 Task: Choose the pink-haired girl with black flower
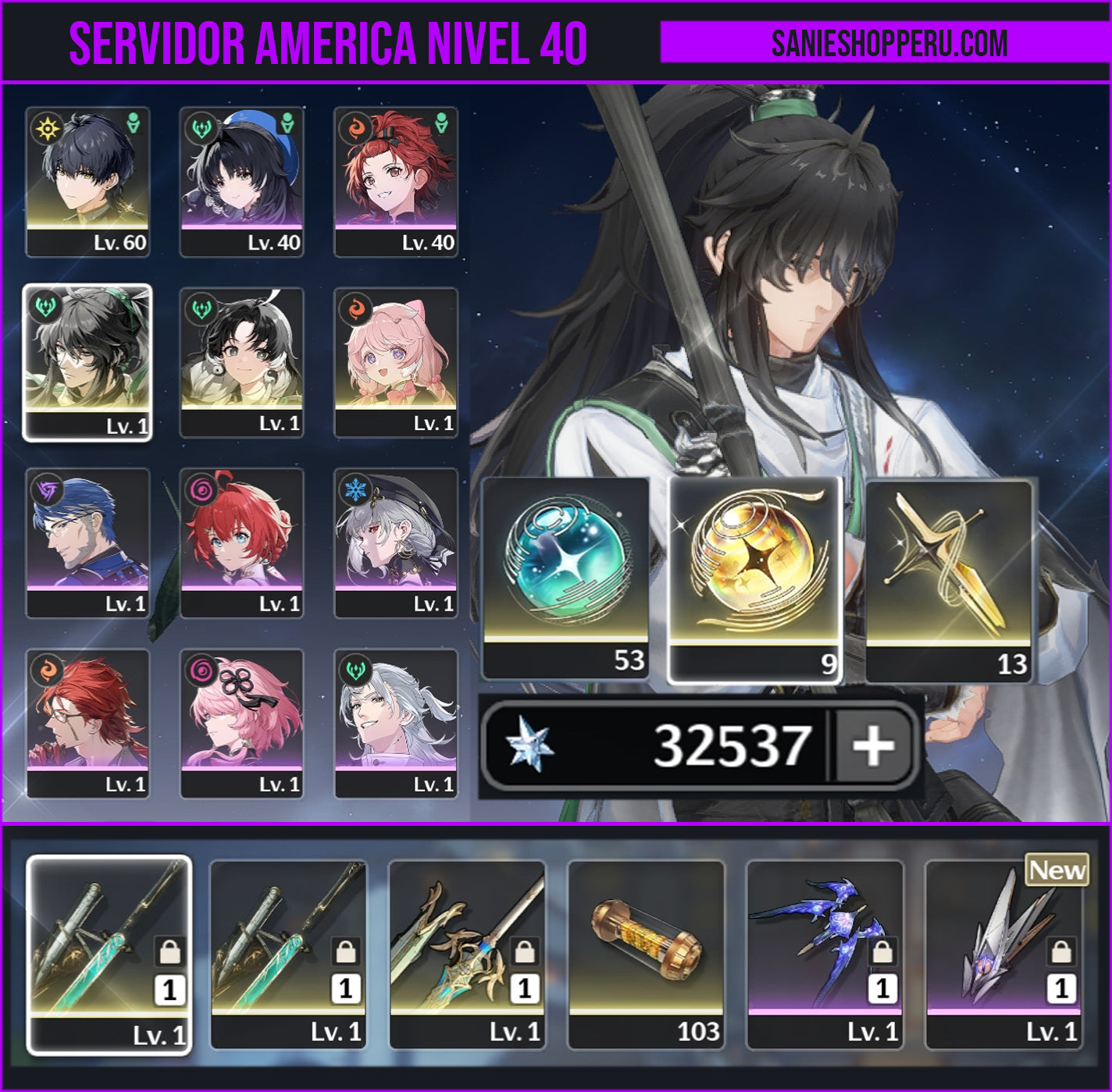click(x=241, y=723)
